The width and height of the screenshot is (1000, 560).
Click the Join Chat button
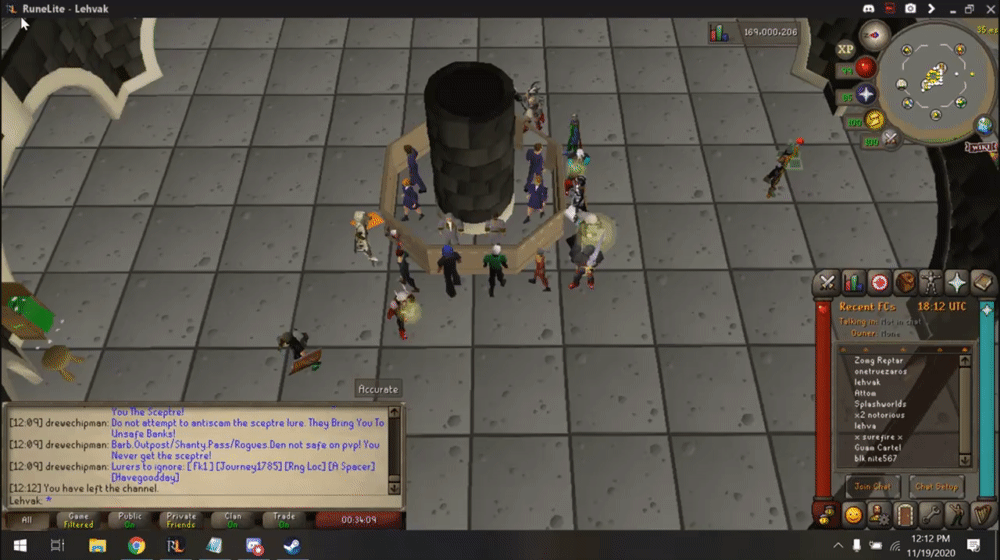point(872,486)
